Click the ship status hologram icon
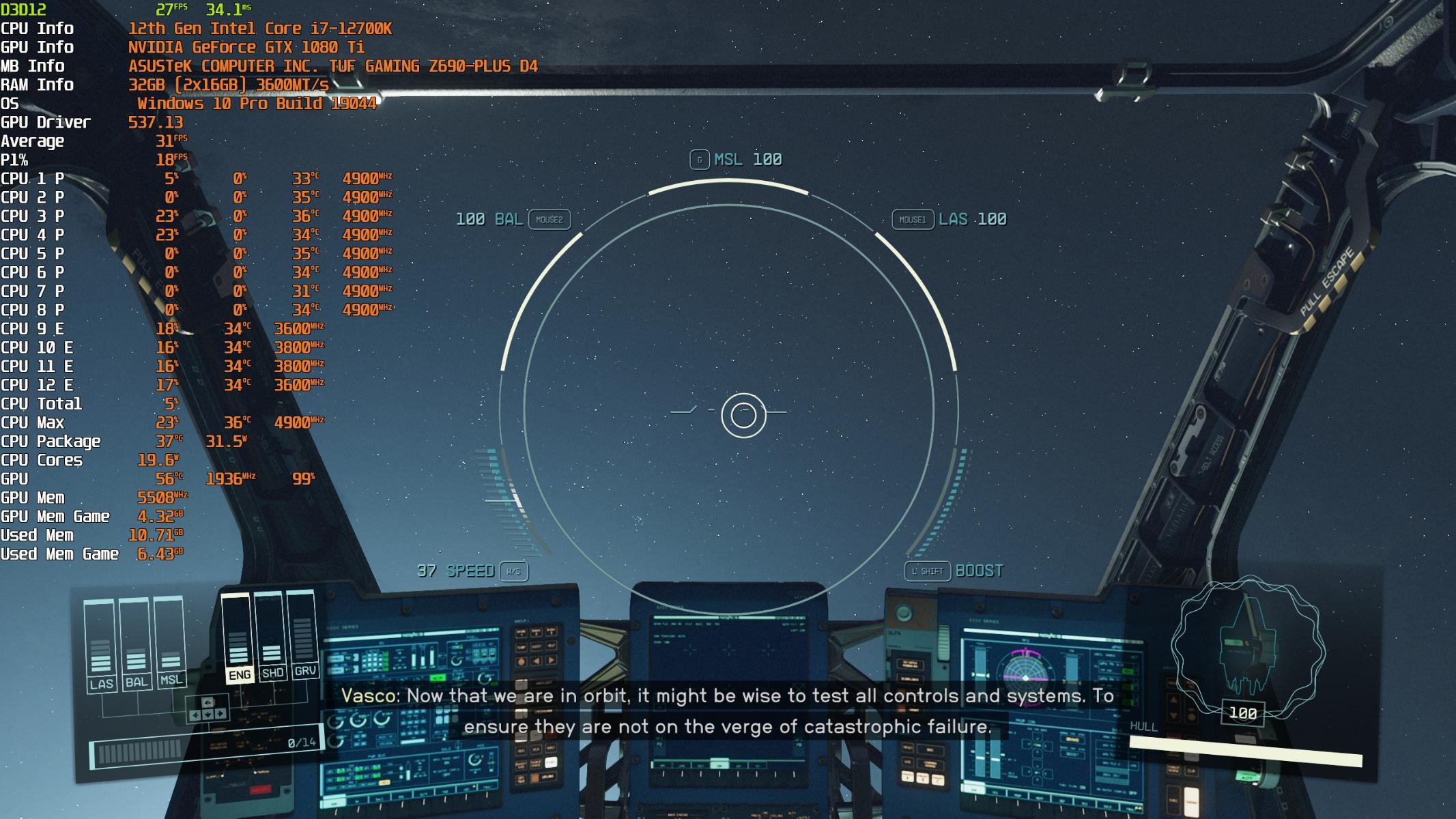Screen dimensions: 1456x819 (x=1246, y=646)
